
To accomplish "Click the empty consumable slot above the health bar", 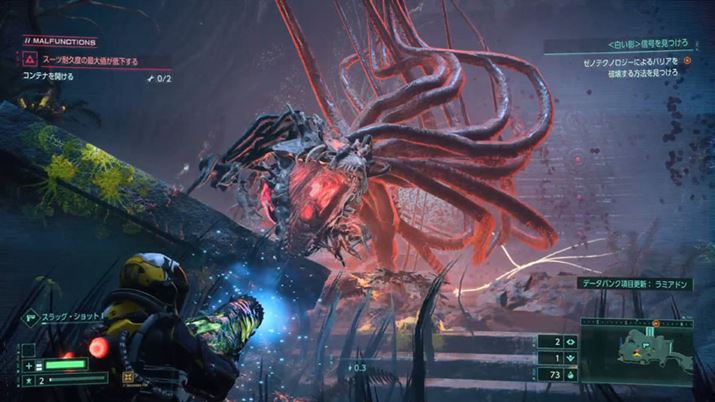I will [29, 349].
